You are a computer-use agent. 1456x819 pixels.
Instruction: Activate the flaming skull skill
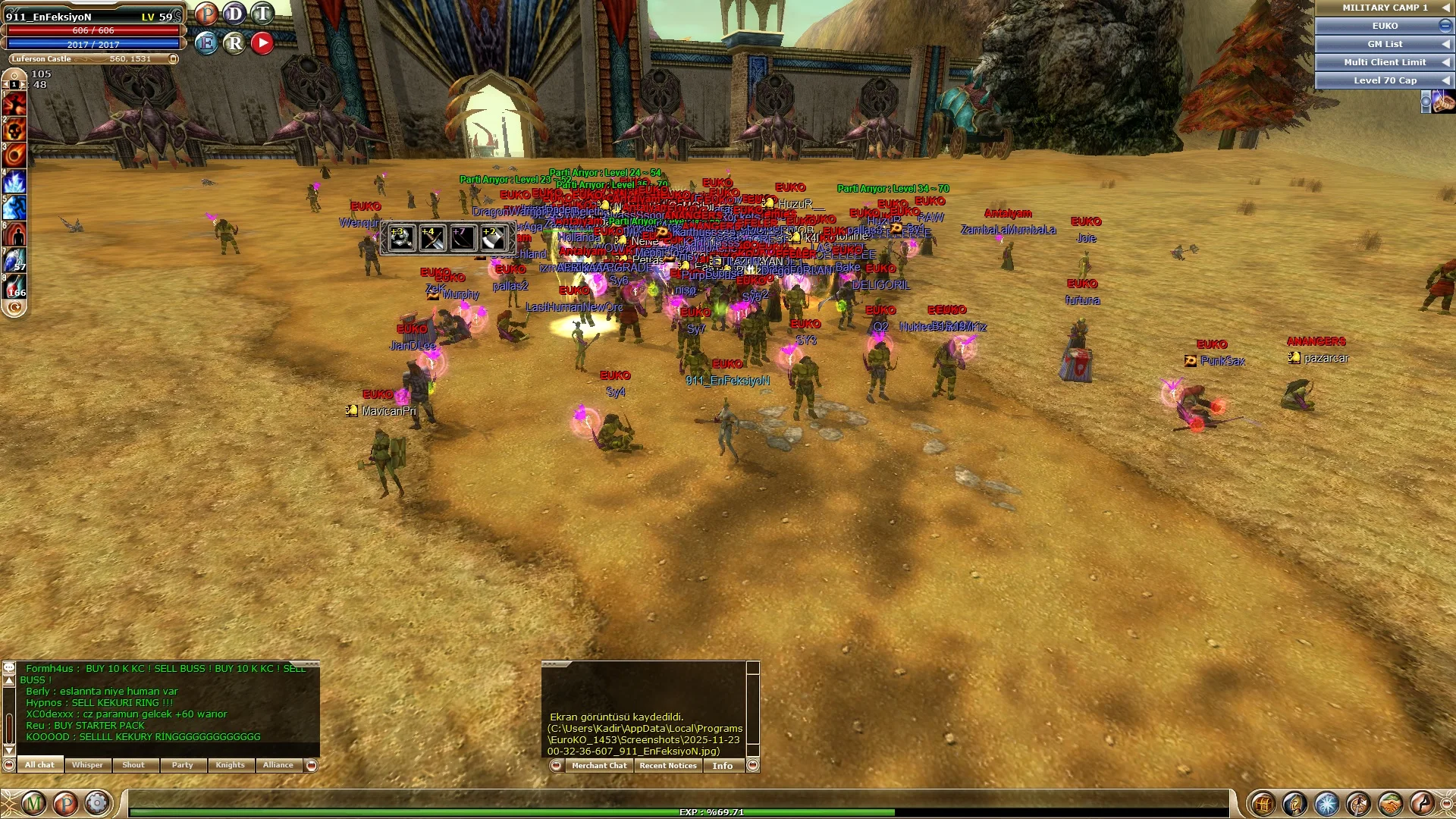(15, 130)
